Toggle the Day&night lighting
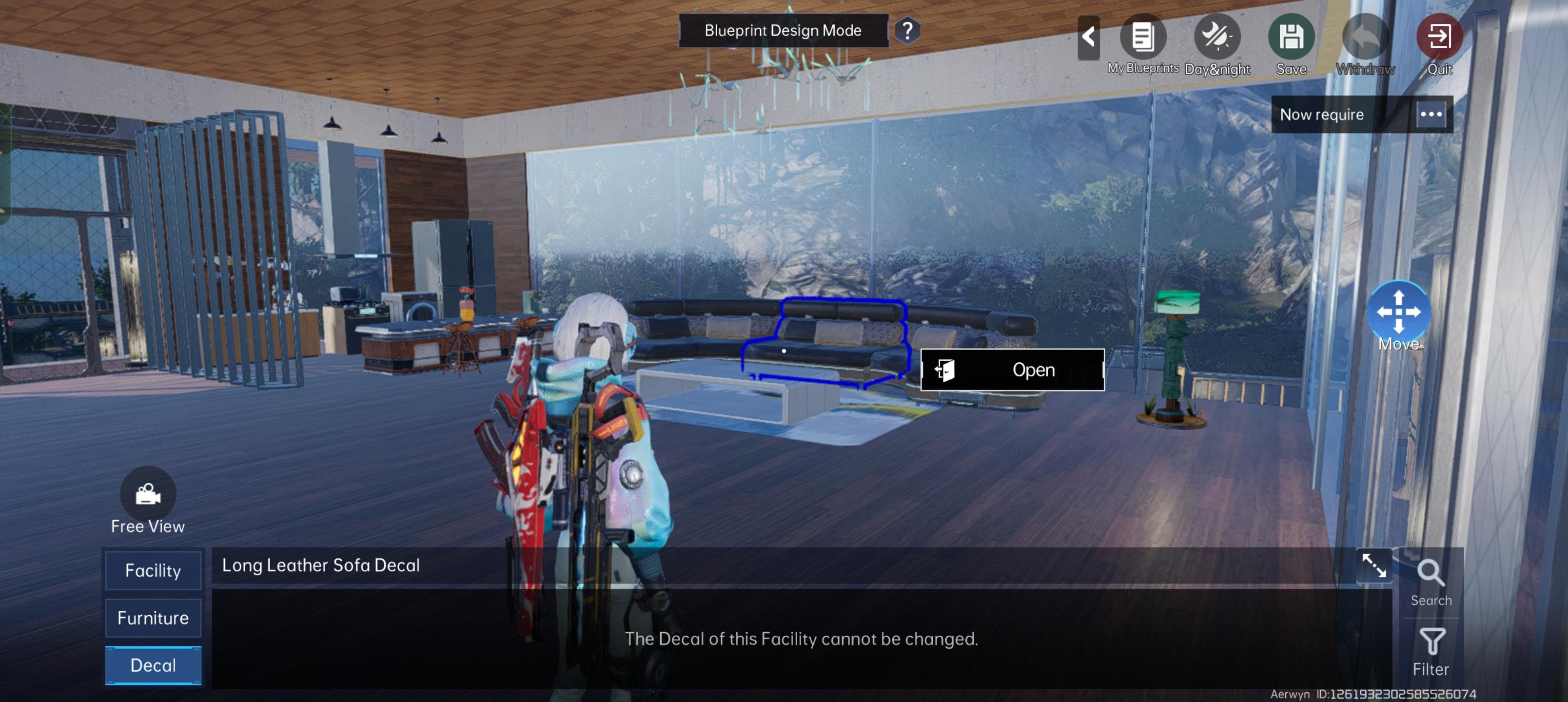 (1217, 38)
